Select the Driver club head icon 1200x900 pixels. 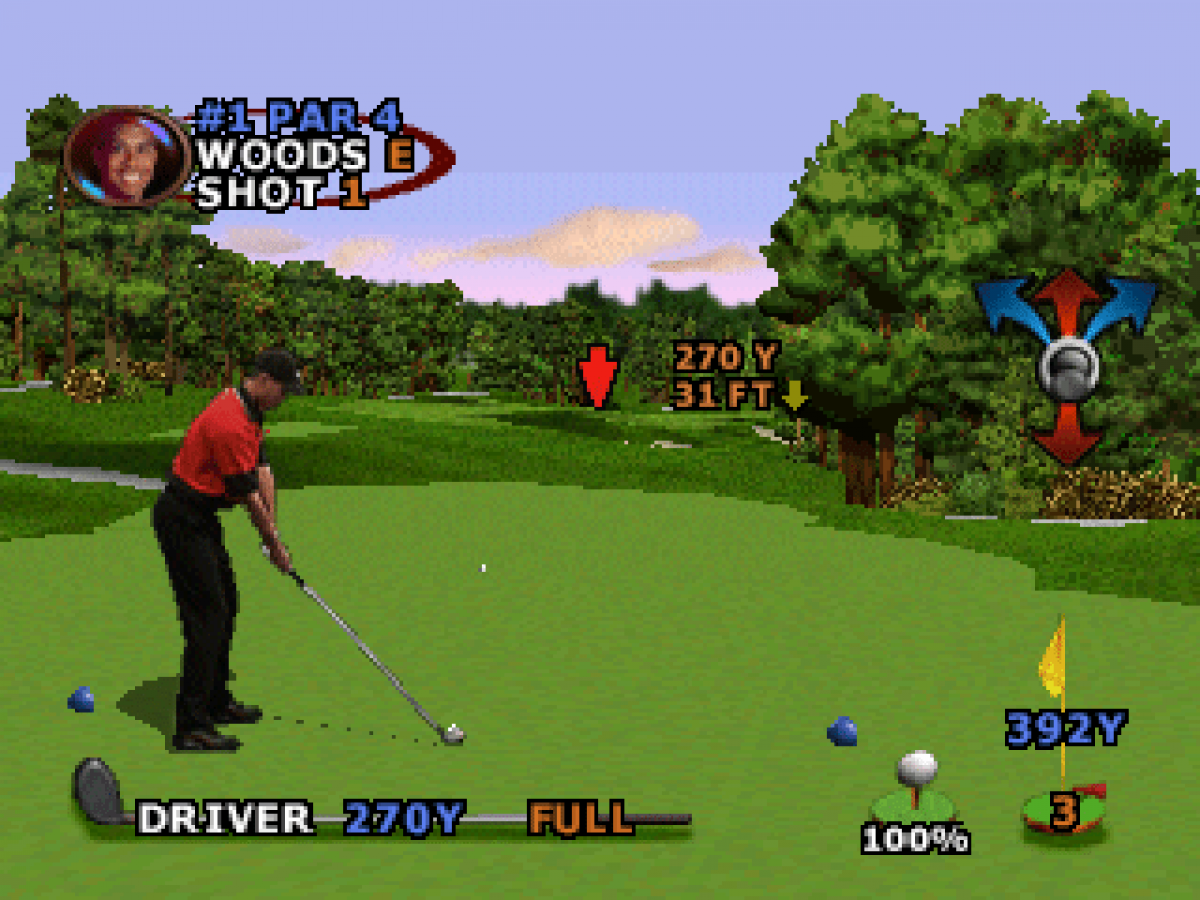(98, 791)
